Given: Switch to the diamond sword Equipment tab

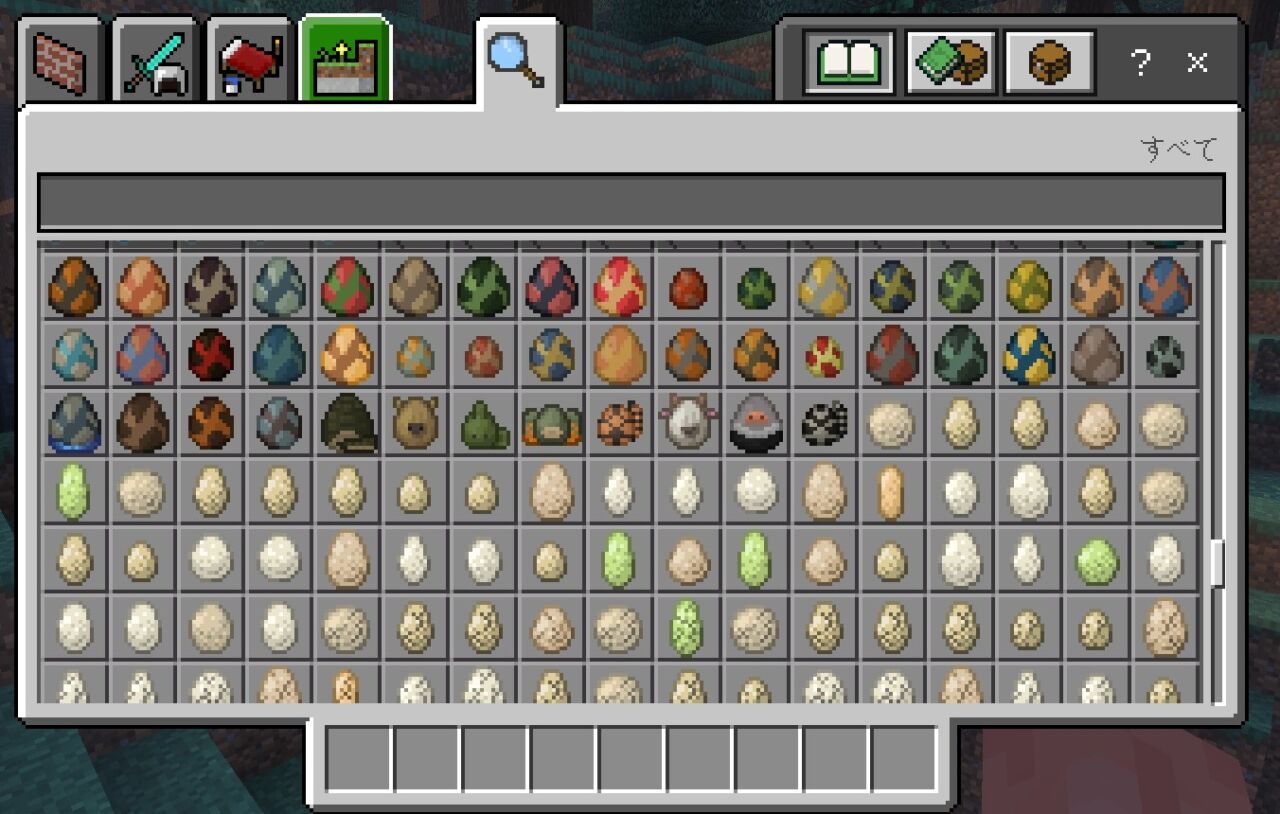Looking at the screenshot, I should tap(155, 62).
